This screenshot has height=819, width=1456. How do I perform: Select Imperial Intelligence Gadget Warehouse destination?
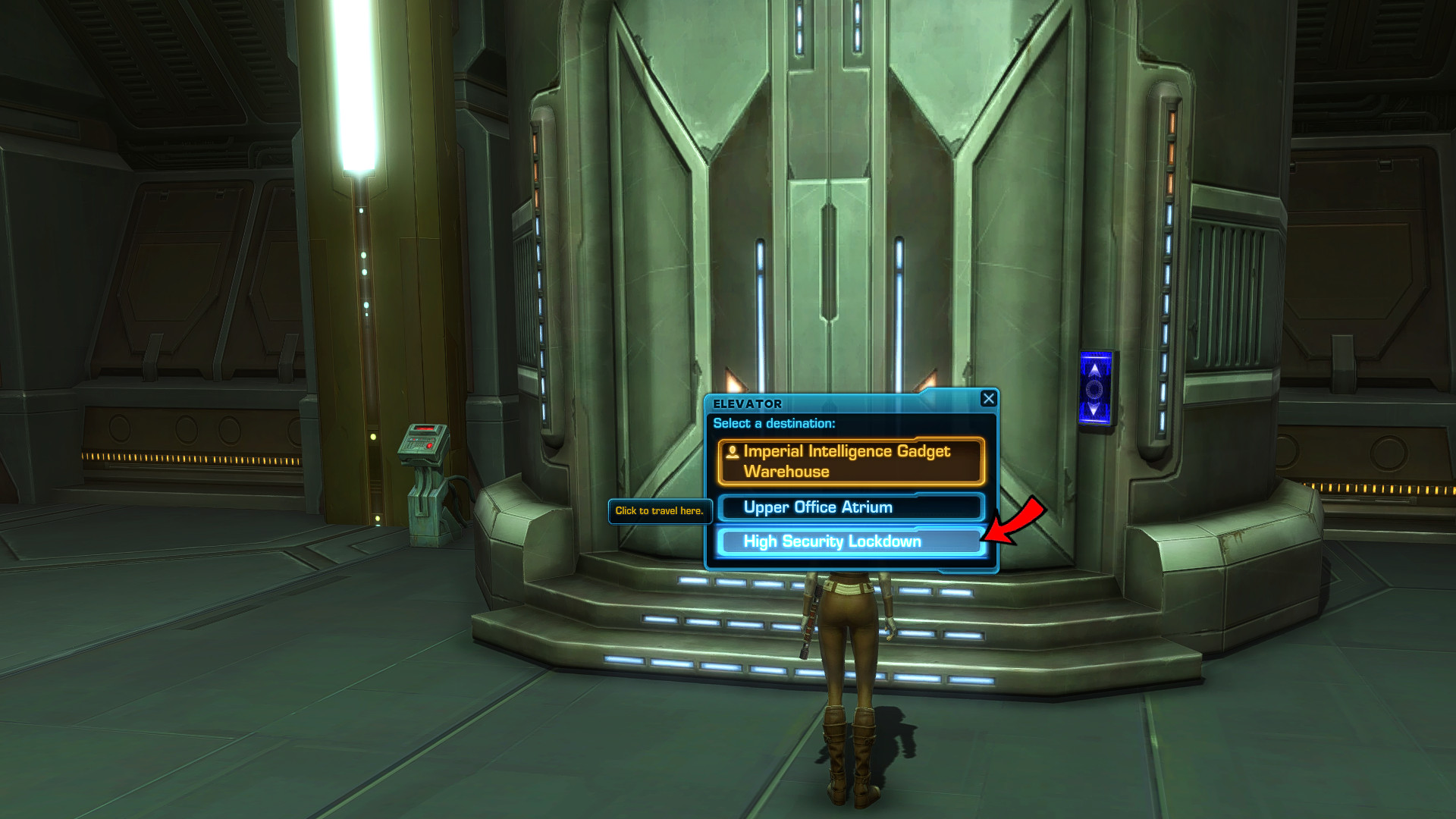coord(851,461)
